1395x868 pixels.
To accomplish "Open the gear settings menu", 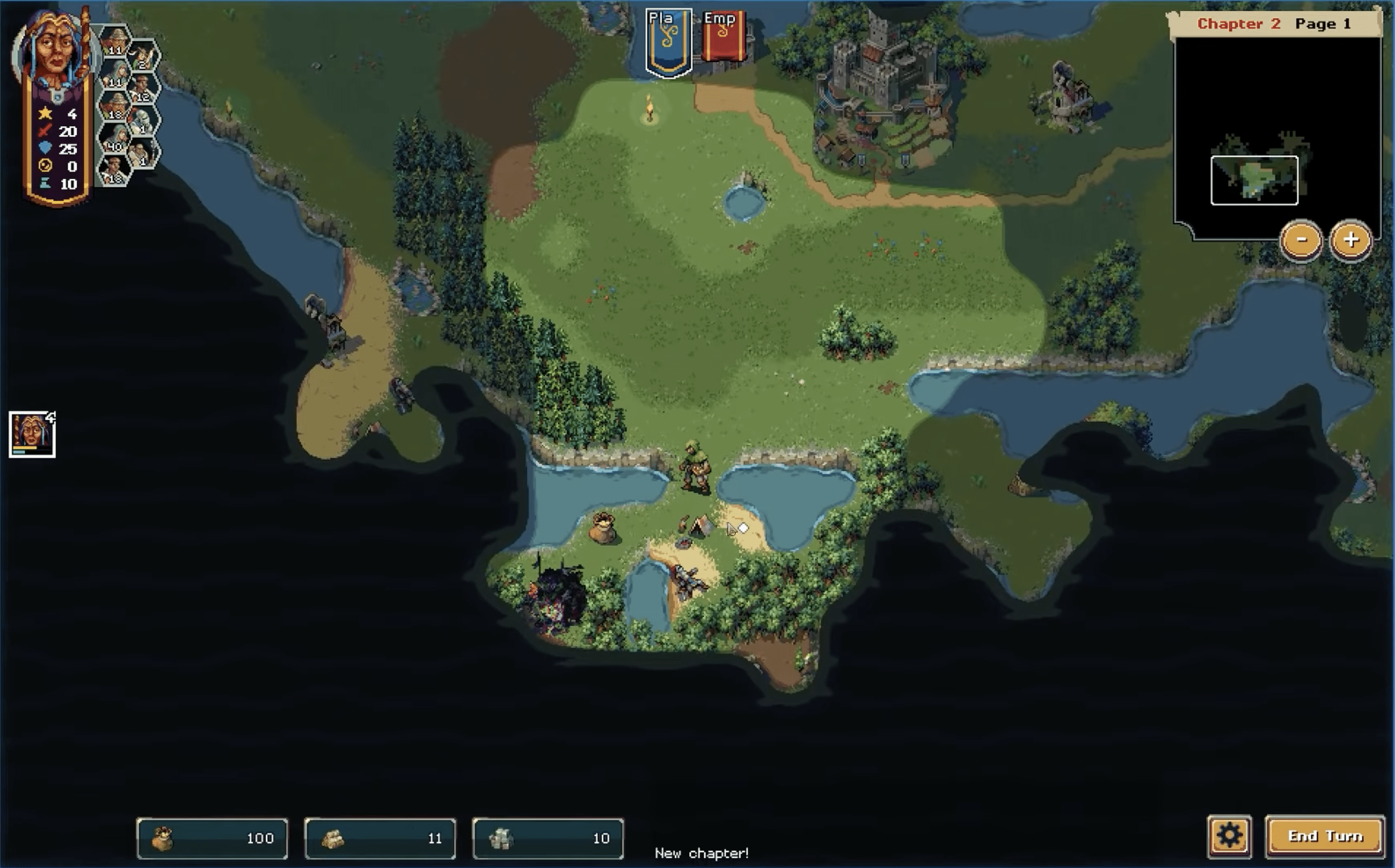I will 1229,836.
